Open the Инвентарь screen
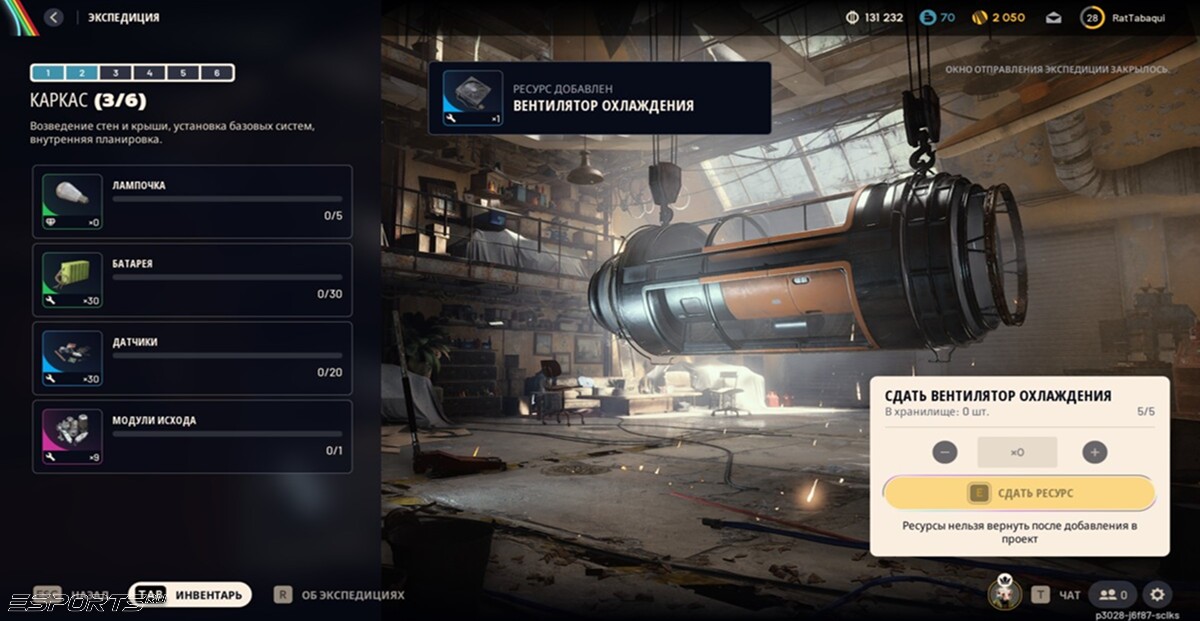The image size is (1200, 621). [190, 595]
